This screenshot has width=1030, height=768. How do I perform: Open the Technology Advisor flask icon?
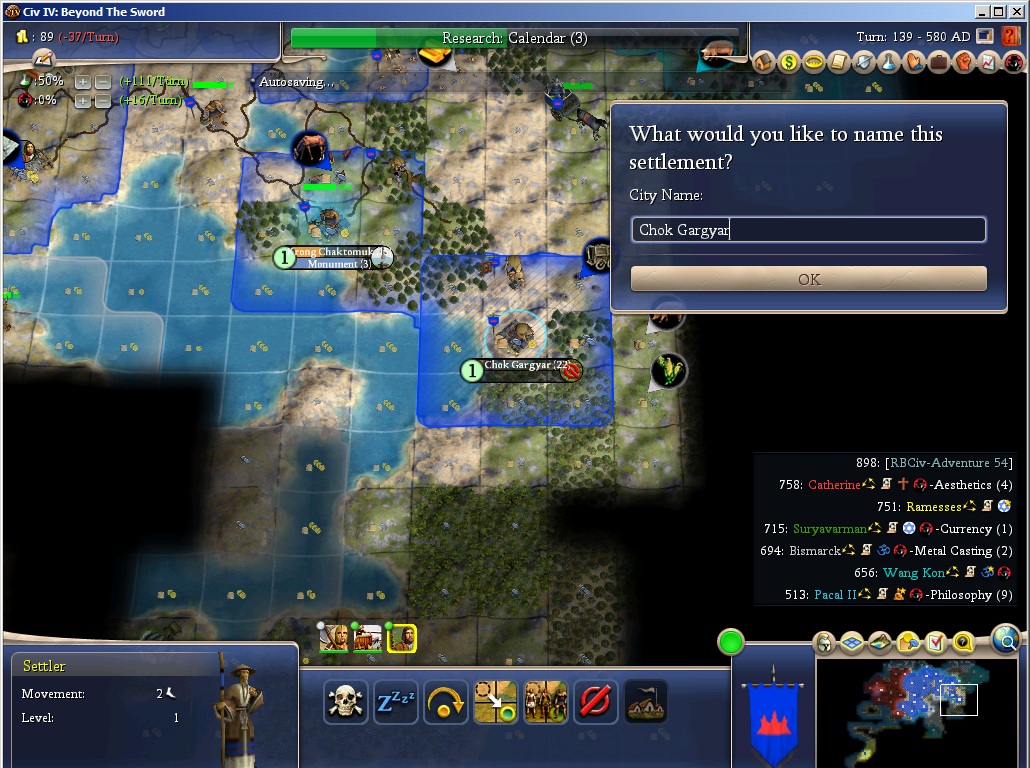pos(889,62)
